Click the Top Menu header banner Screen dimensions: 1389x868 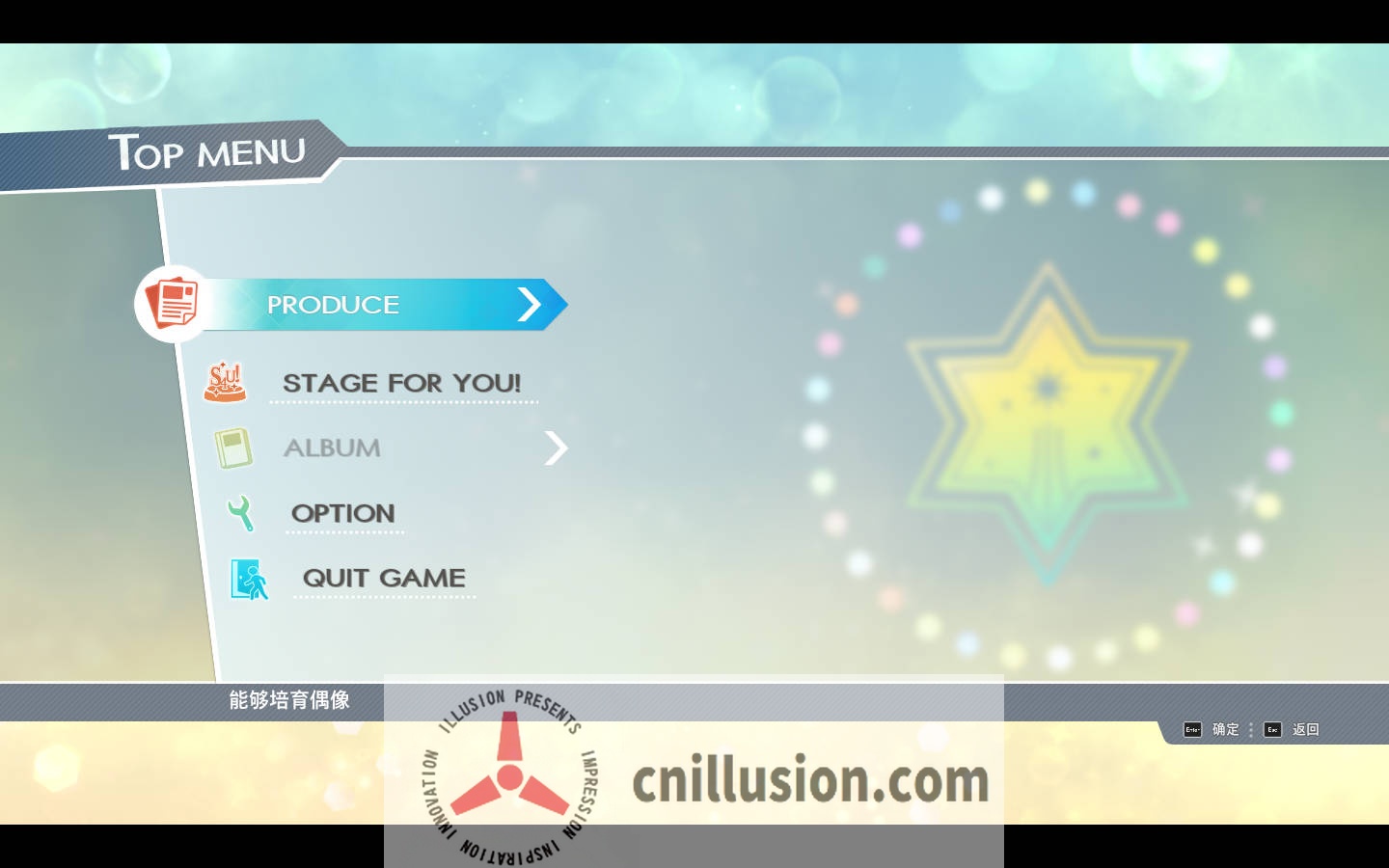[207, 151]
